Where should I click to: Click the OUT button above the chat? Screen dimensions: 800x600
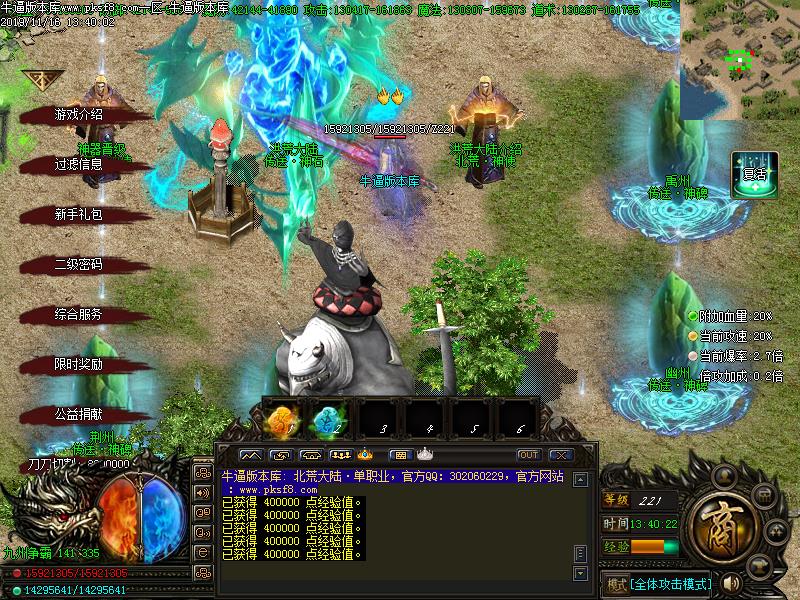[528, 455]
